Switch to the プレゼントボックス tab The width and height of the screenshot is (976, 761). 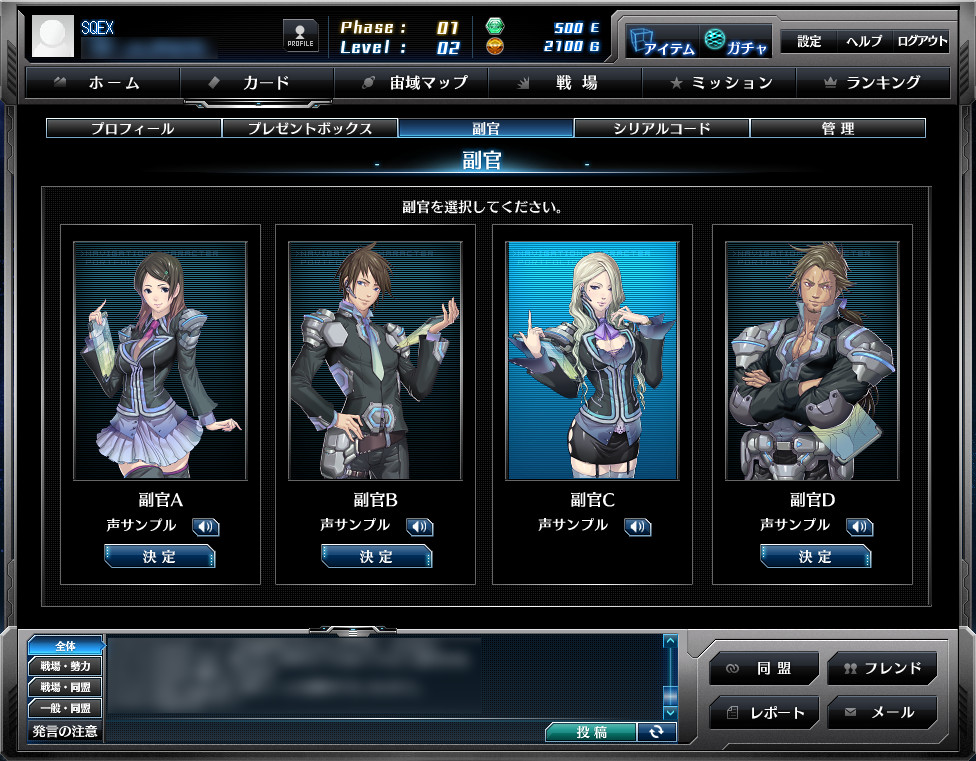point(310,128)
